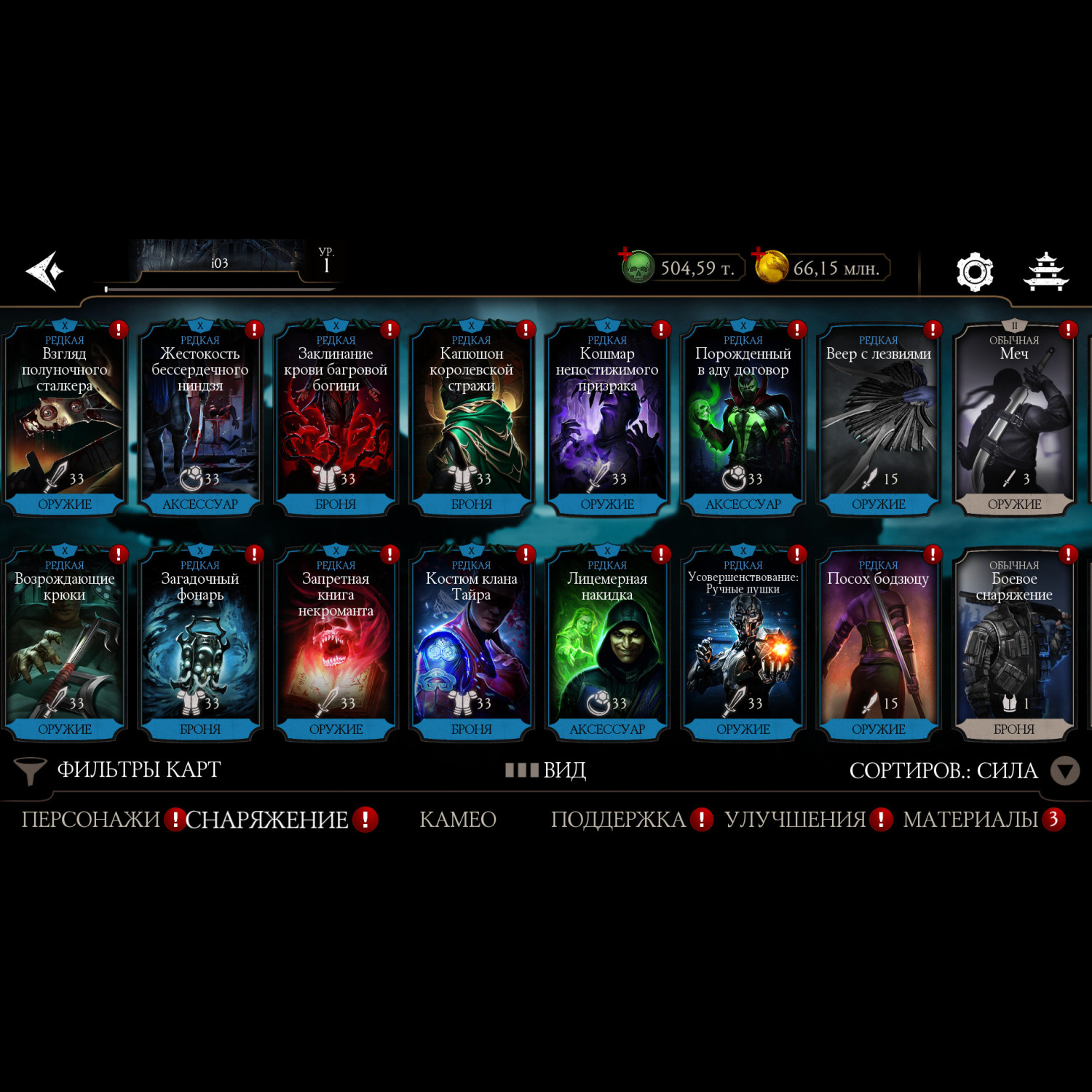Image resolution: width=1092 pixels, height=1092 pixels.
Task: Switch to the Персонажи tab
Action: pyautogui.click(x=90, y=820)
